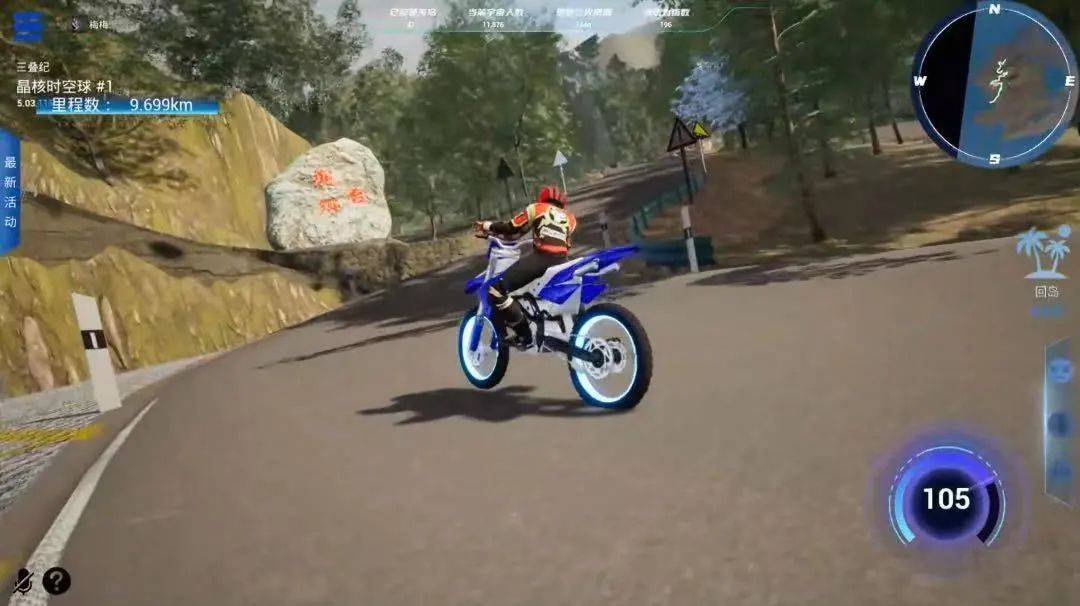
Task: Tap the 回岛 palm tree icon
Action: [x=1043, y=254]
